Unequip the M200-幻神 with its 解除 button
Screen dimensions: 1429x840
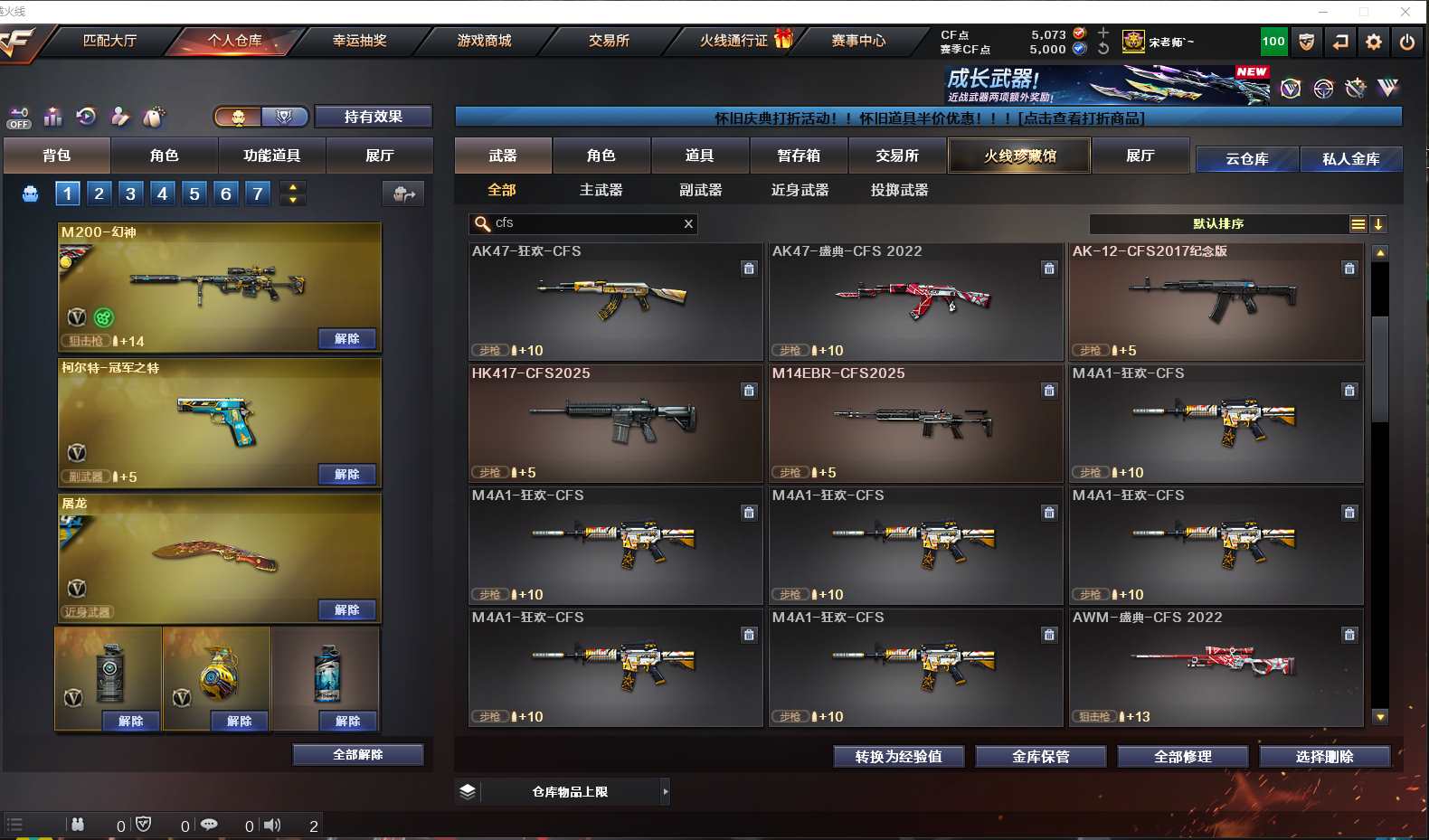click(347, 339)
